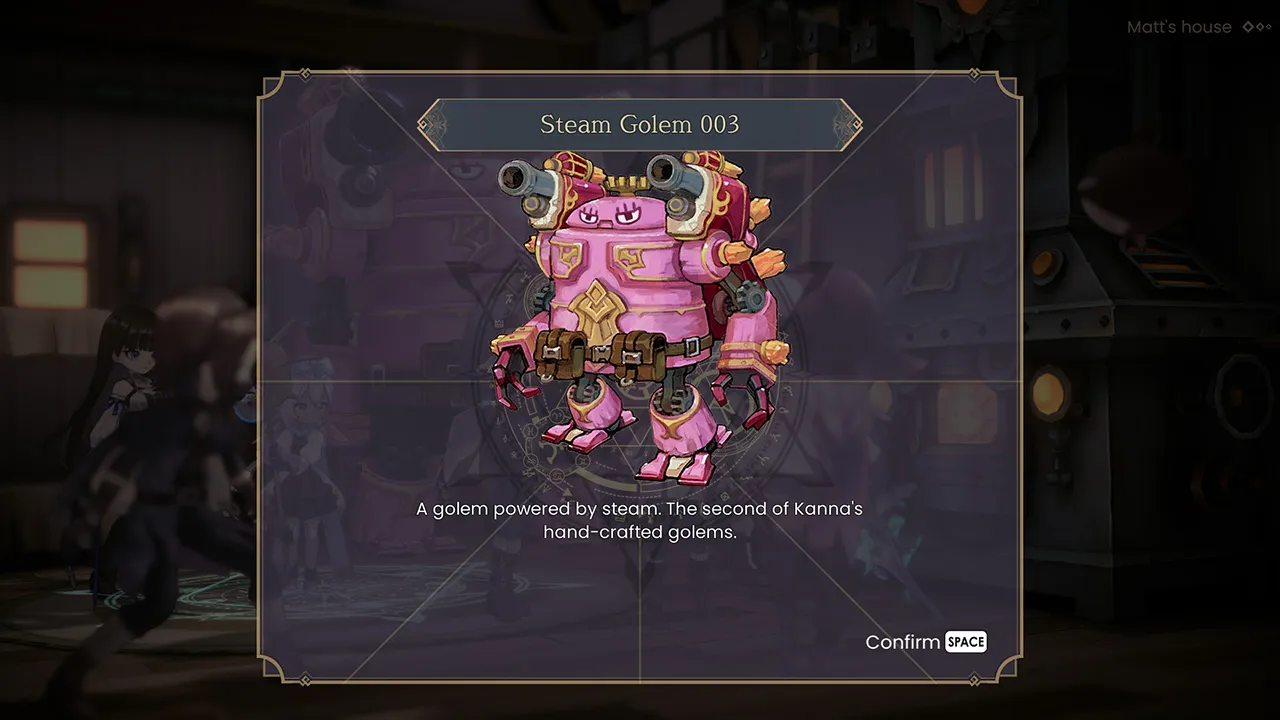Select the golem description text

coord(639,522)
